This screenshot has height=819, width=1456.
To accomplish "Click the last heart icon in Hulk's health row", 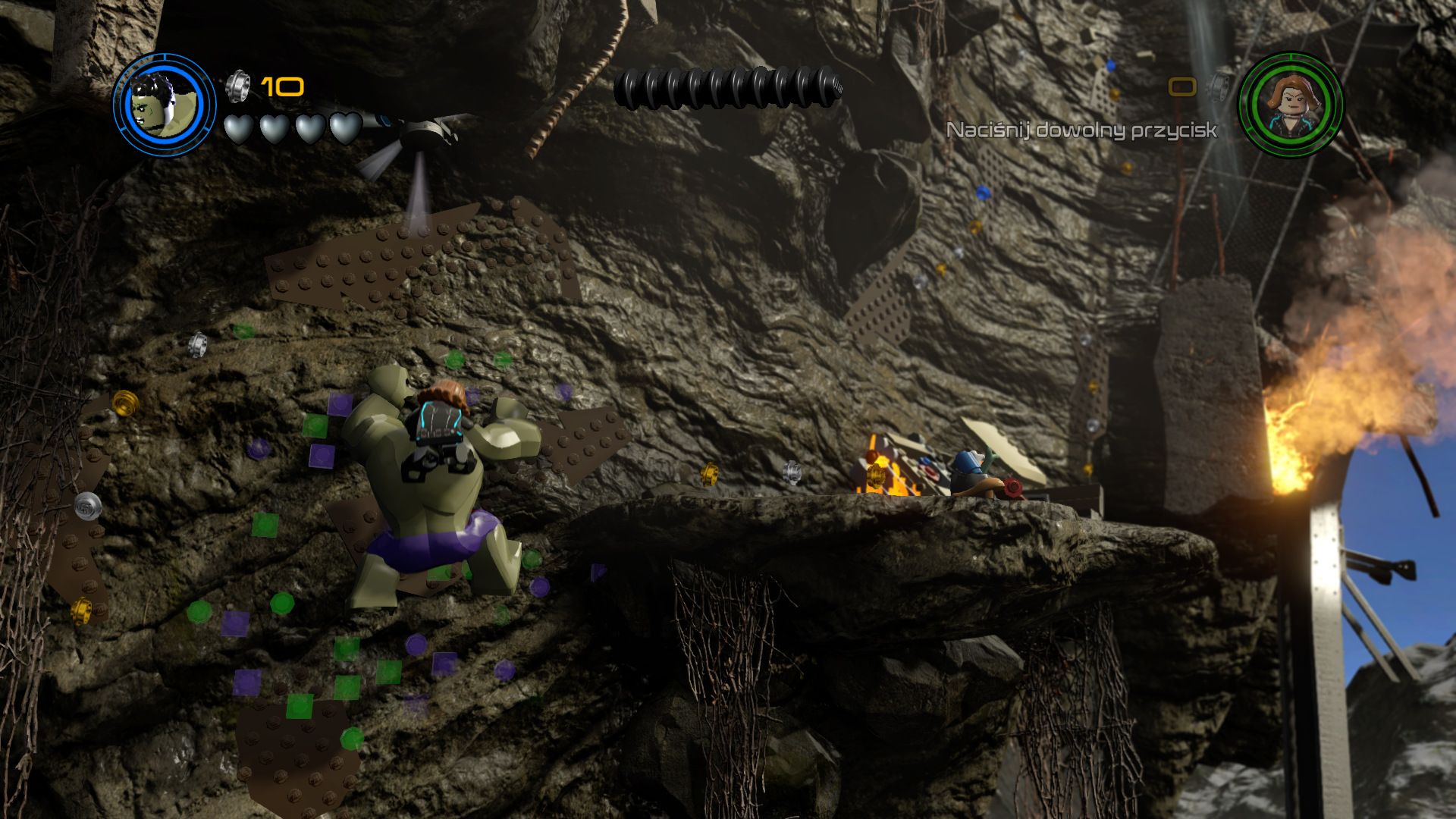I will [345, 129].
